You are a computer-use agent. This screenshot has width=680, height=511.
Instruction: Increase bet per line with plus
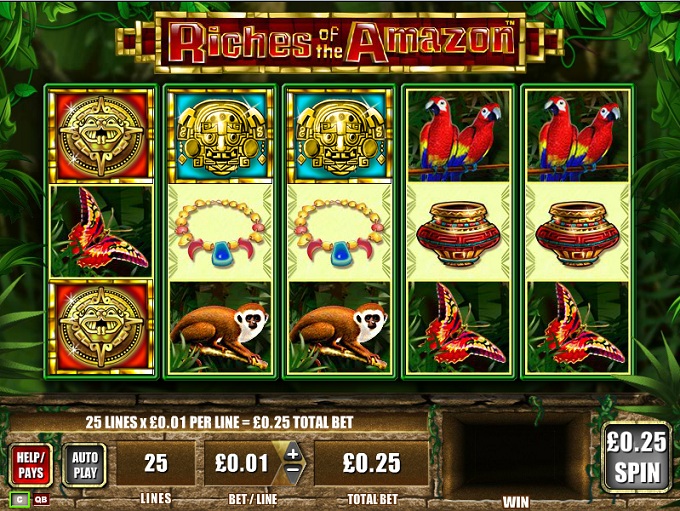point(292,453)
